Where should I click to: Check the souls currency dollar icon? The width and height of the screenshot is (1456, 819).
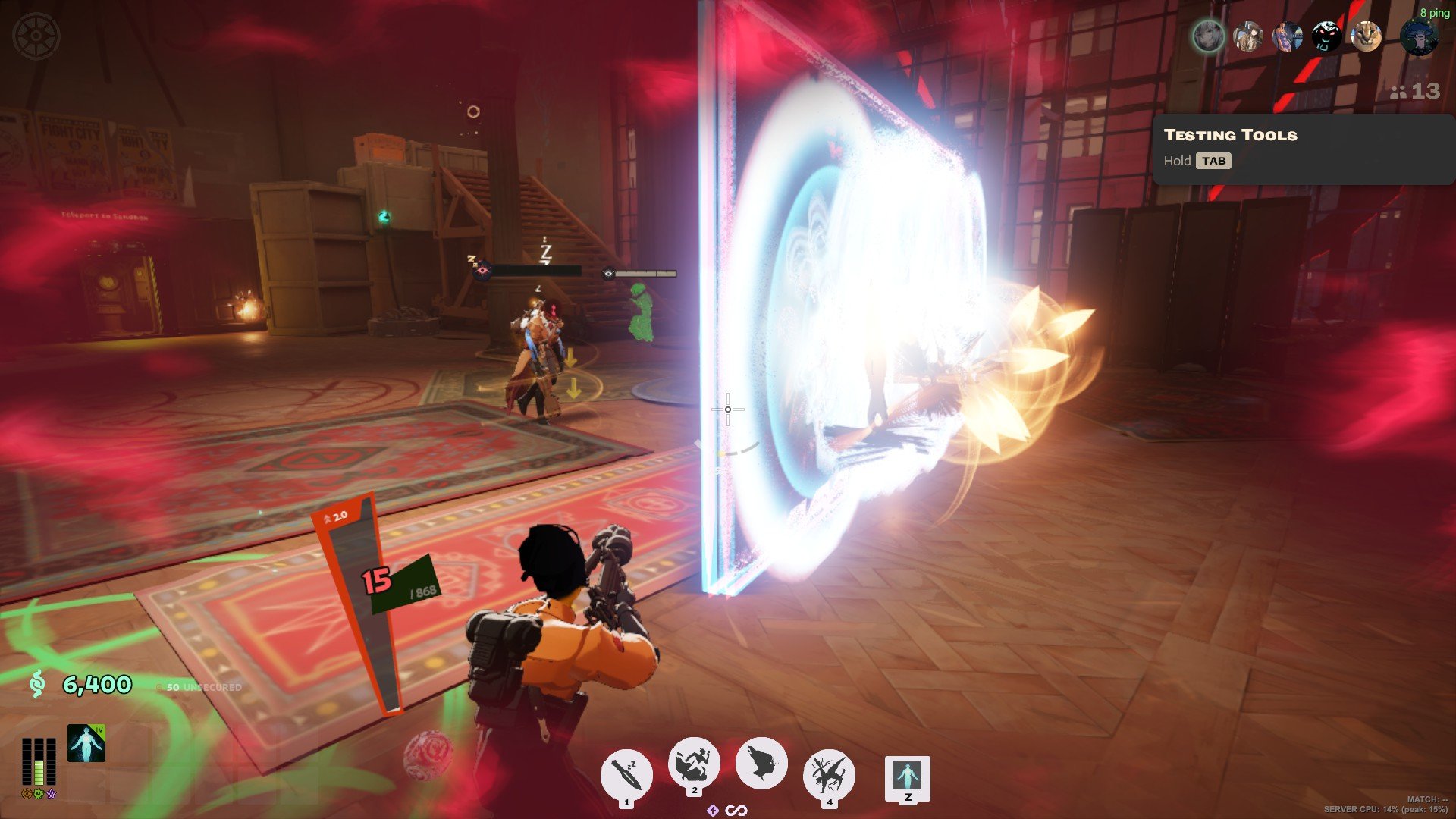(x=36, y=685)
